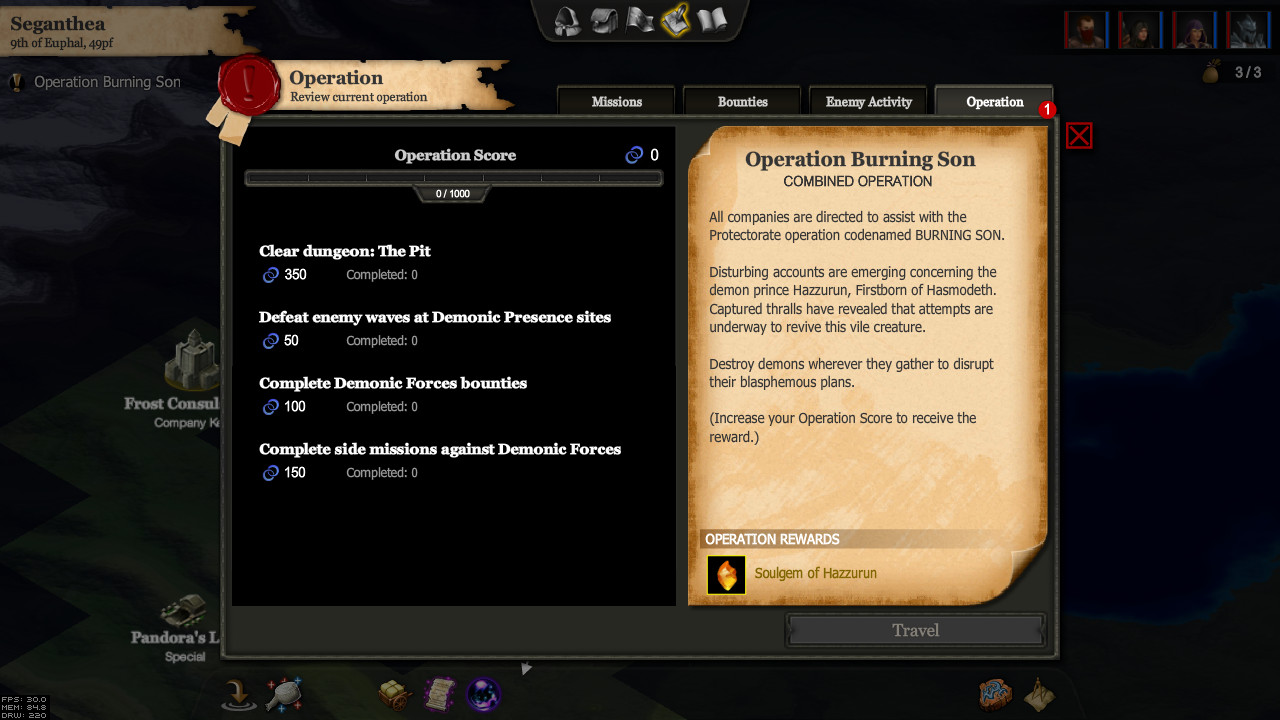Click the descend arrow icon at bottom left
1280x720 pixels.
point(238,693)
